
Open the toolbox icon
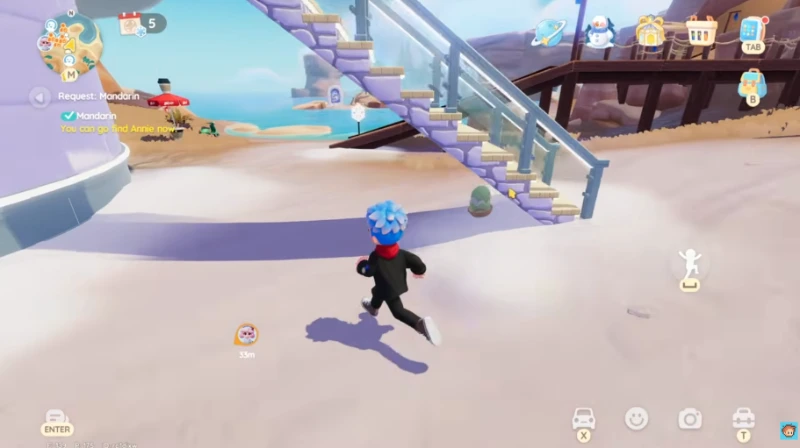[x=743, y=418]
